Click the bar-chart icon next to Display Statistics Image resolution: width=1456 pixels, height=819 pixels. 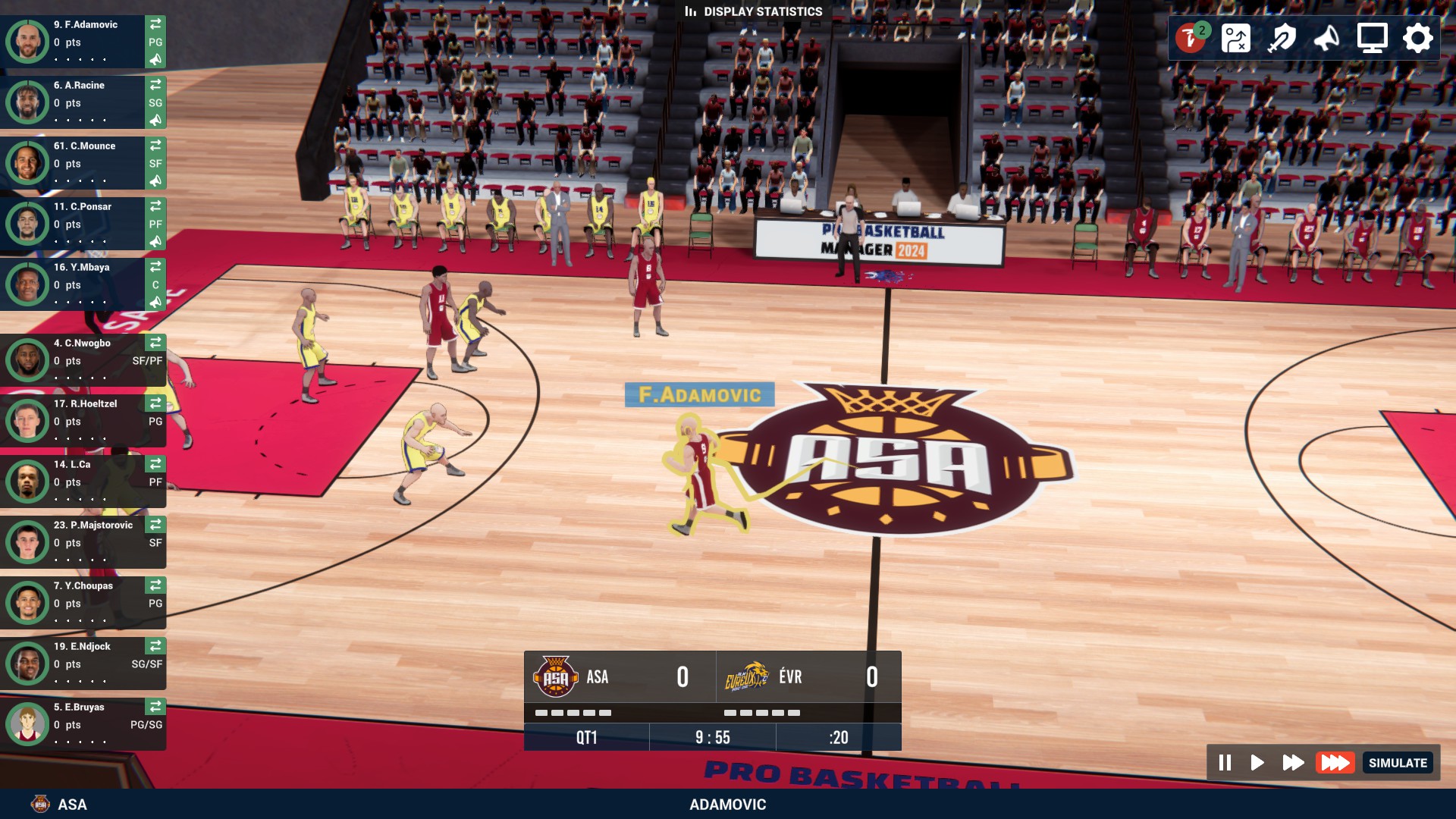pos(691,11)
